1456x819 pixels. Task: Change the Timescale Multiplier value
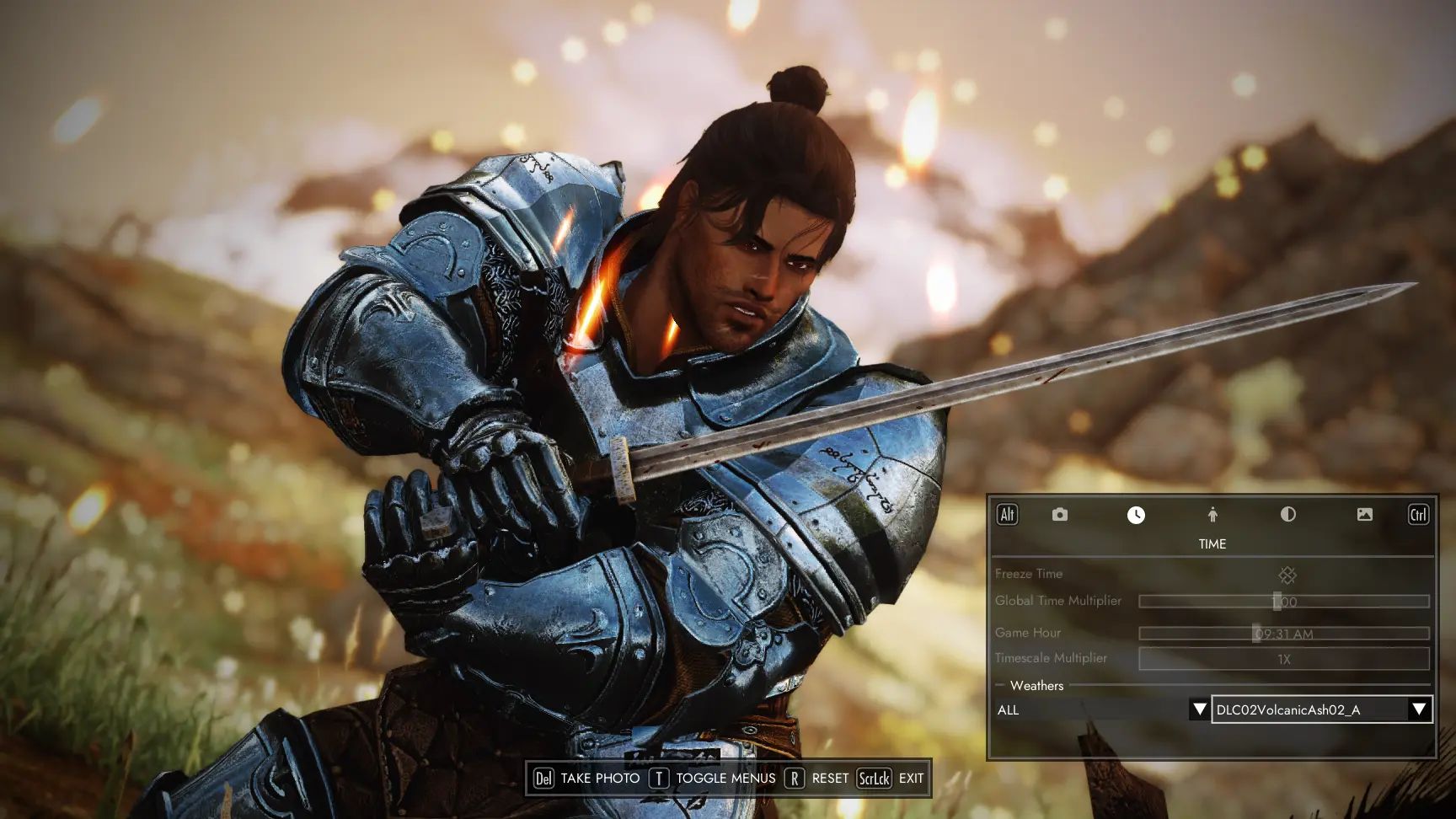point(1283,659)
